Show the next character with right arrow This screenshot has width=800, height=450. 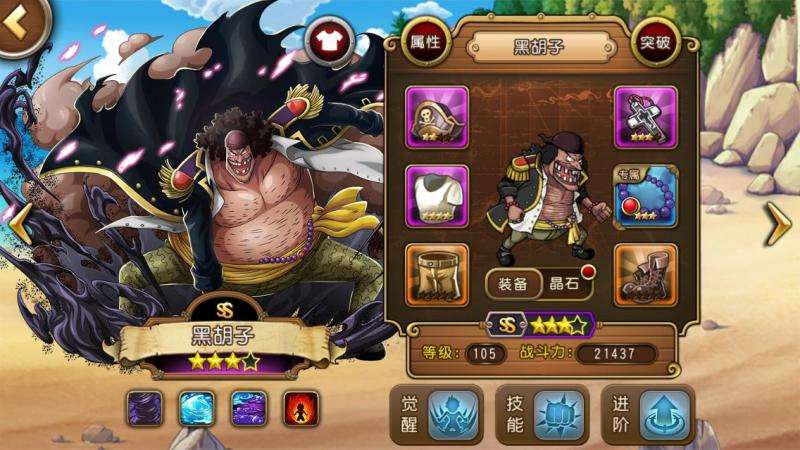pyautogui.click(x=778, y=224)
